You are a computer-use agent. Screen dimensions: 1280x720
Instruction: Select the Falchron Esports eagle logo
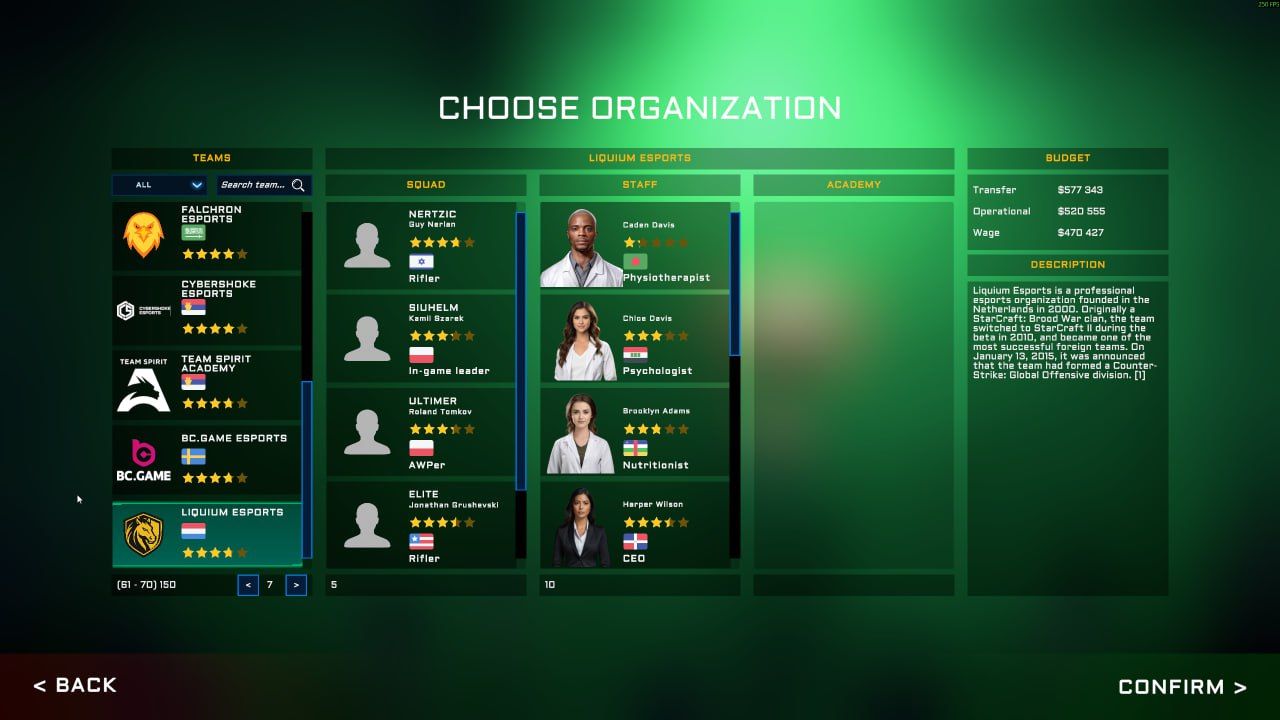(144, 233)
